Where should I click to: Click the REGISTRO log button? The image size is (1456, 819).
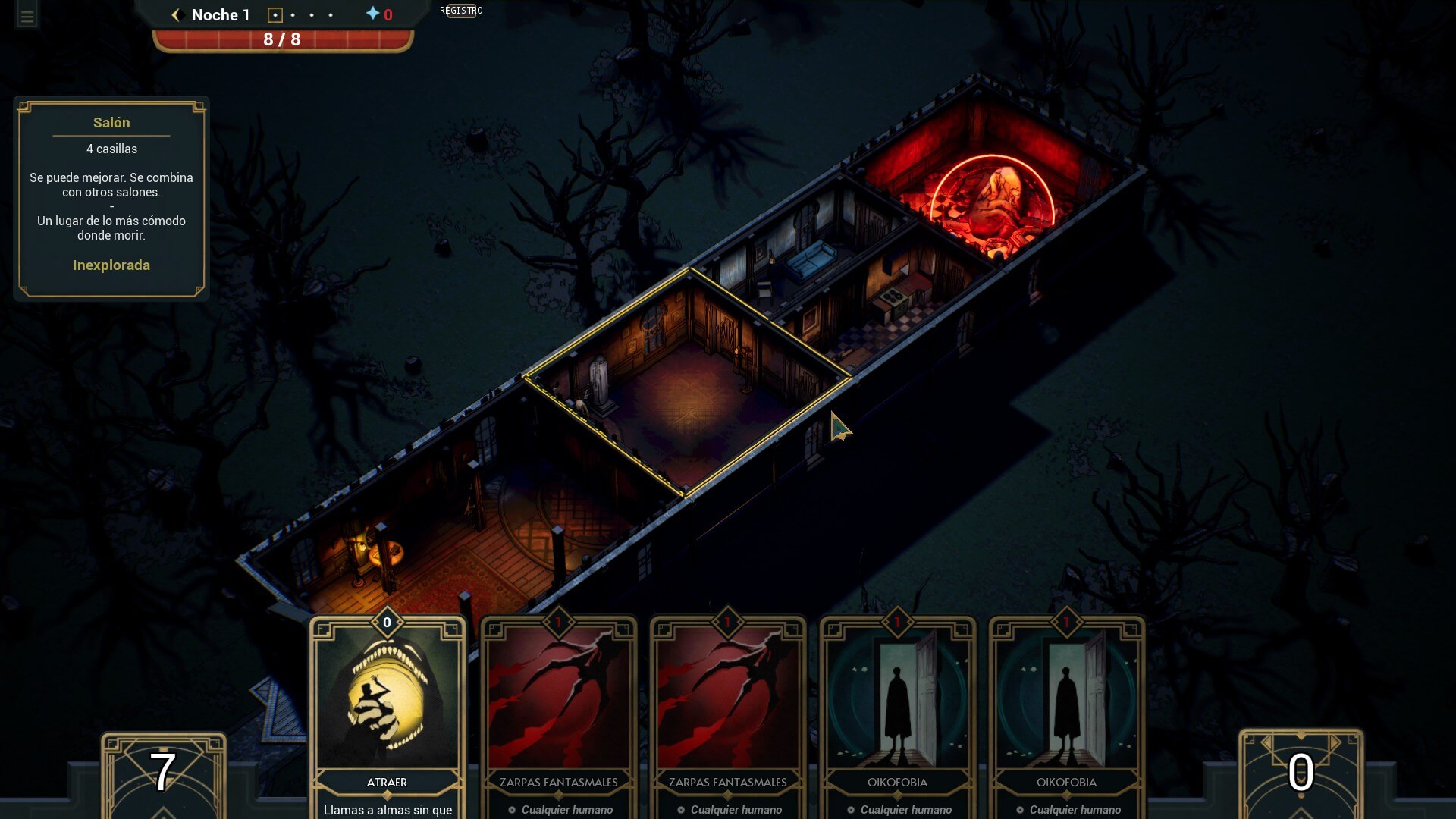(x=461, y=11)
